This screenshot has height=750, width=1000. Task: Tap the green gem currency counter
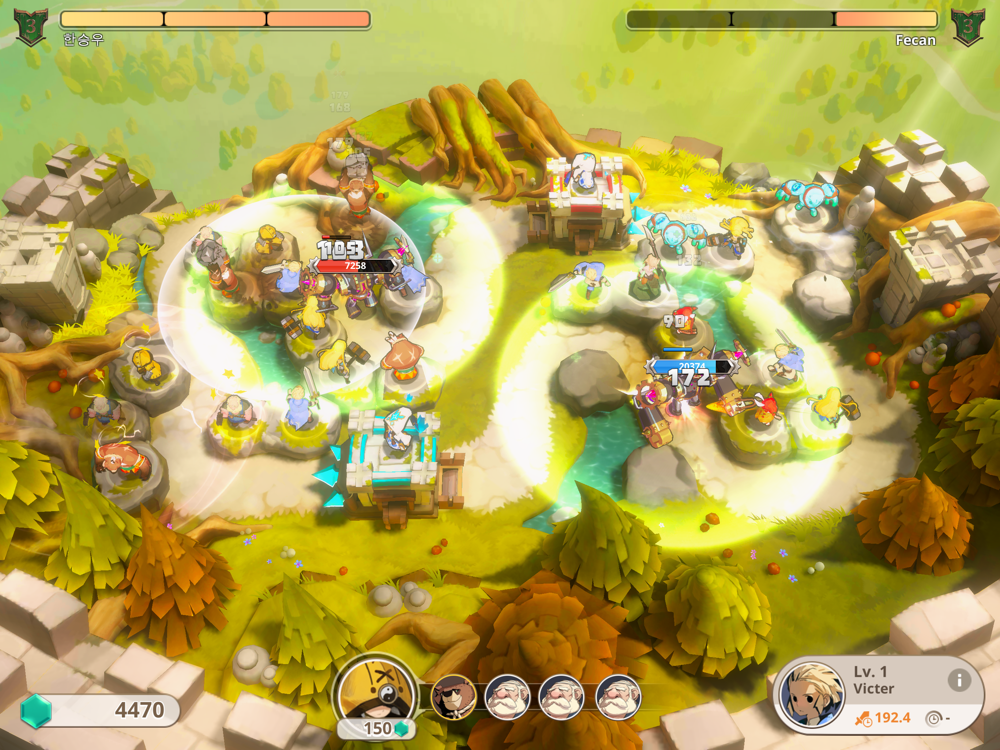pos(100,711)
